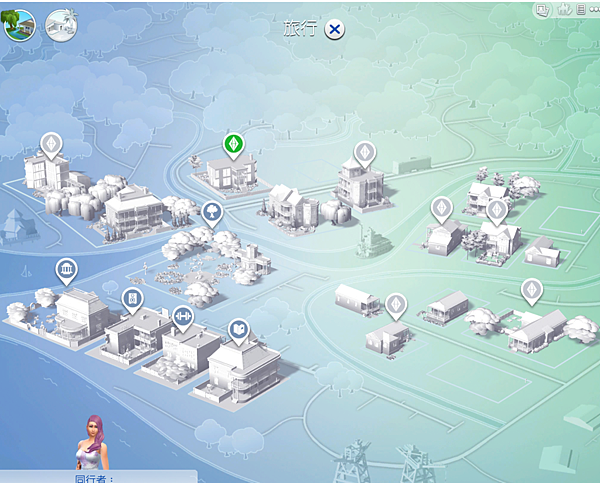Close the travel map screen
Image resolution: width=600 pixels, height=483 pixels.
(x=335, y=29)
